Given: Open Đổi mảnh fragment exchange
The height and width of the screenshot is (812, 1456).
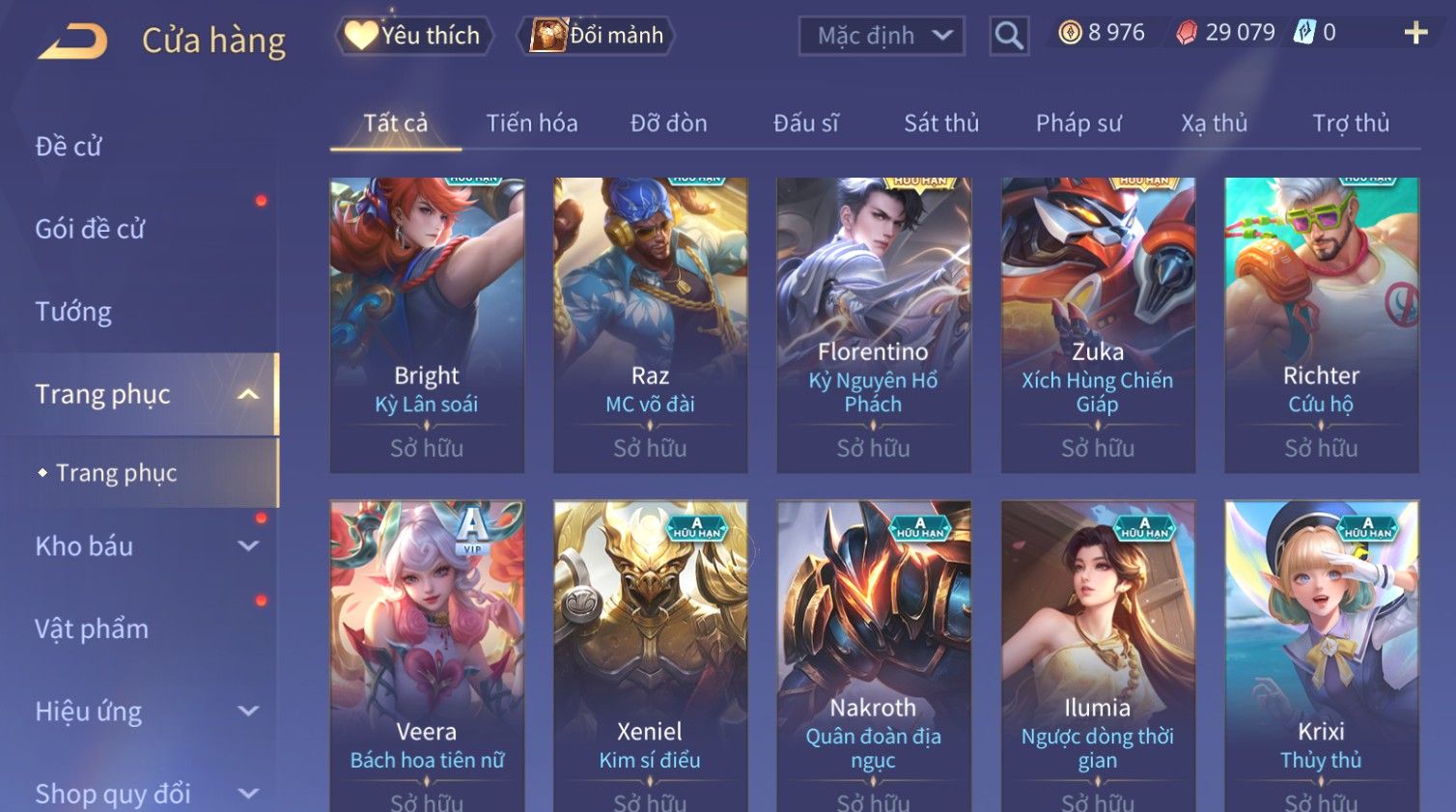Looking at the screenshot, I should pyautogui.click(x=598, y=36).
